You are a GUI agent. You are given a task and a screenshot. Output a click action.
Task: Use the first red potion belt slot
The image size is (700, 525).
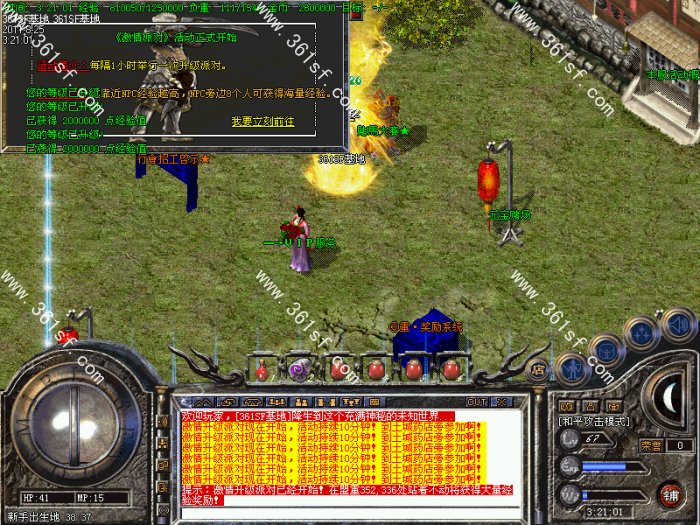pos(262,370)
